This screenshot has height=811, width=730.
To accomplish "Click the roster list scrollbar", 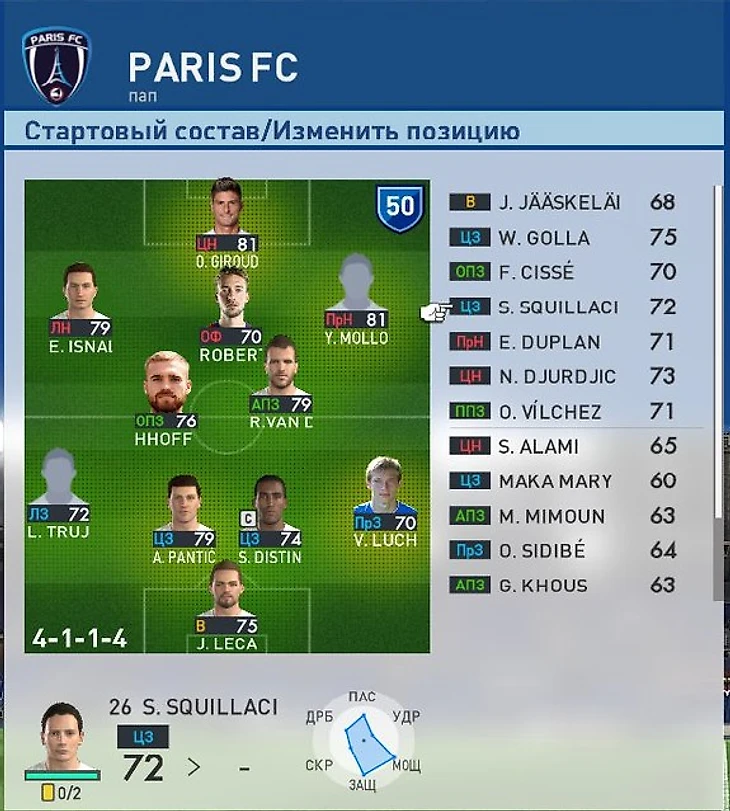I will [717, 350].
